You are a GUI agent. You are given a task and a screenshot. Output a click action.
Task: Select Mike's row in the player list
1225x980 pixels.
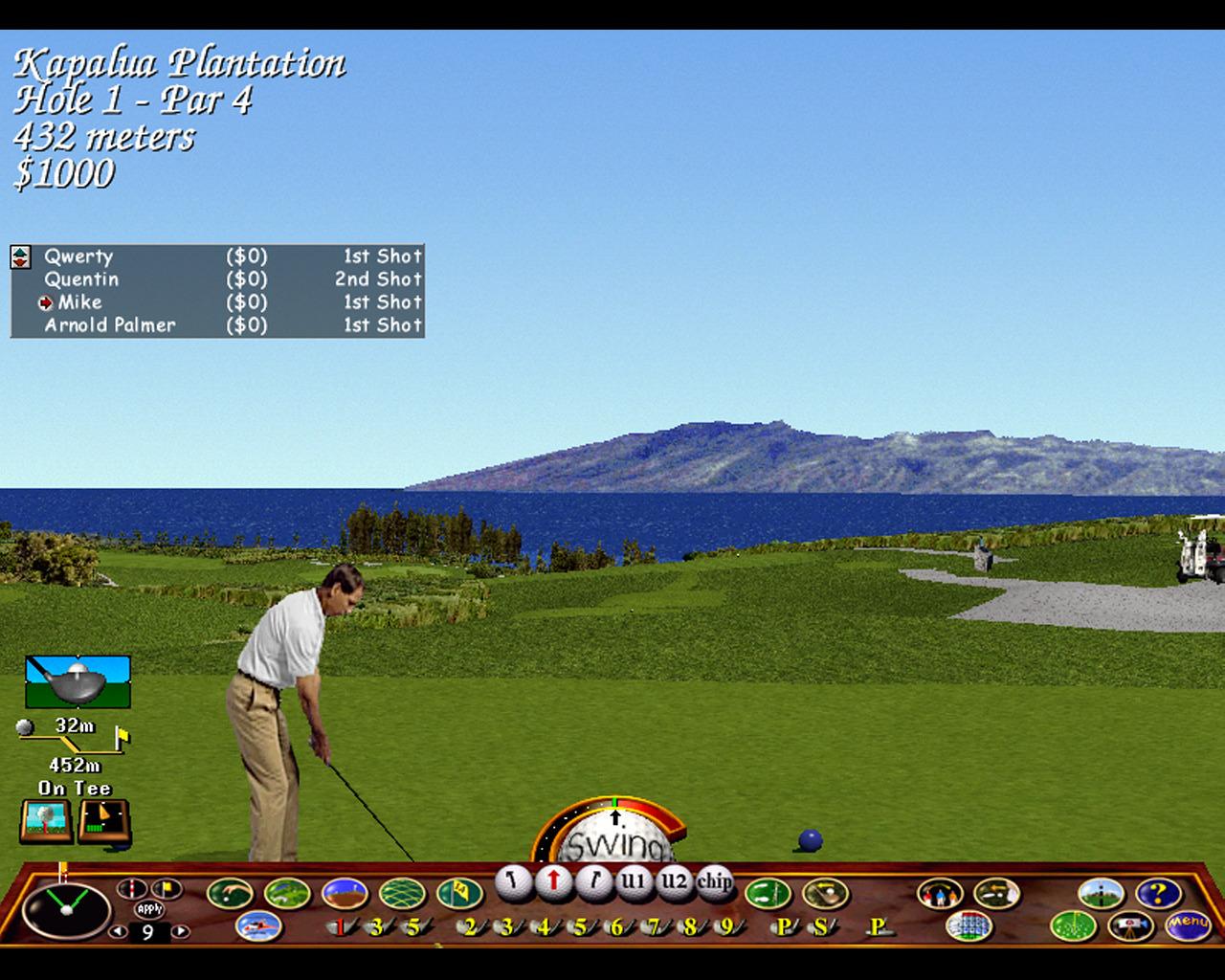pos(81,302)
